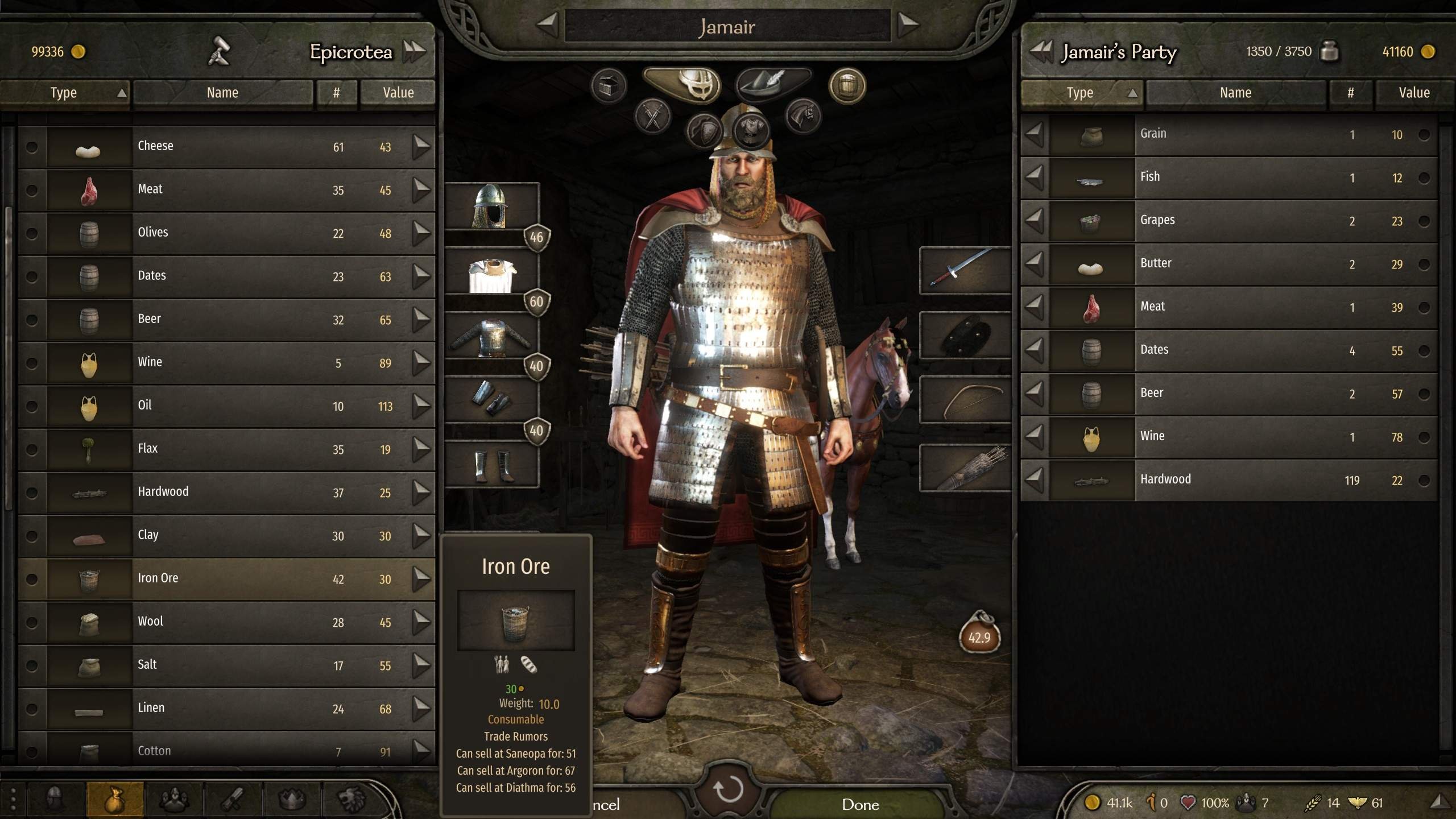Switch to the previous character before Jamair
The width and height of the screenshot is (1456, 819).
click(x=547, y=24)
